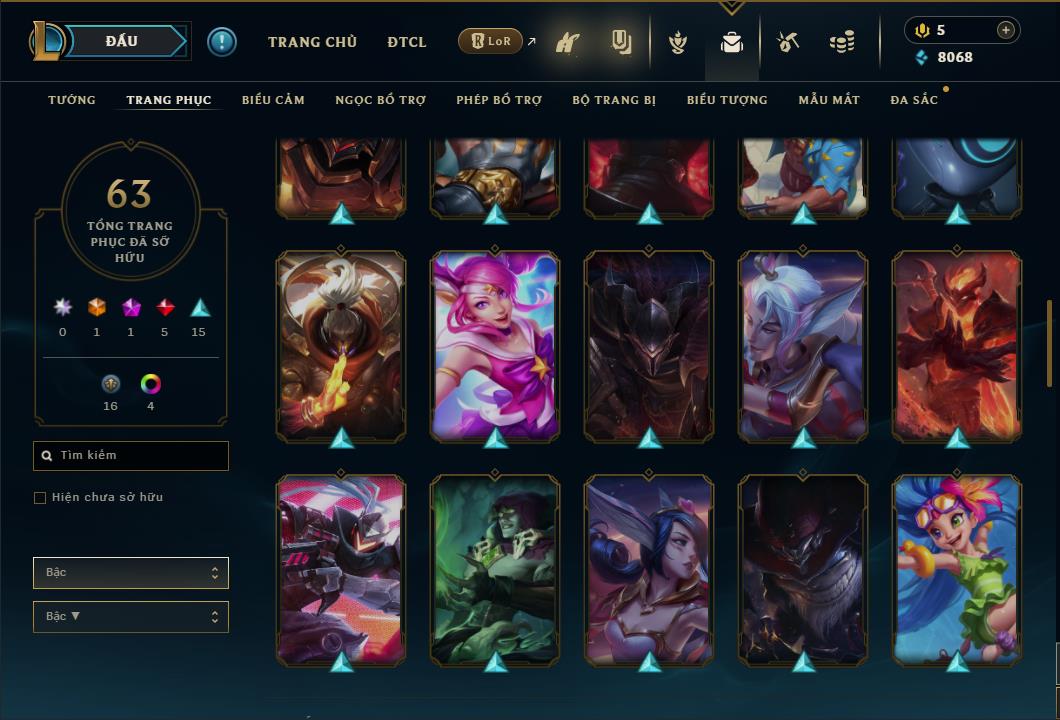Select the pink-haired Star Guardian skin card
Viewport: 1060px width, 720px height.
(x=495, y=345)
